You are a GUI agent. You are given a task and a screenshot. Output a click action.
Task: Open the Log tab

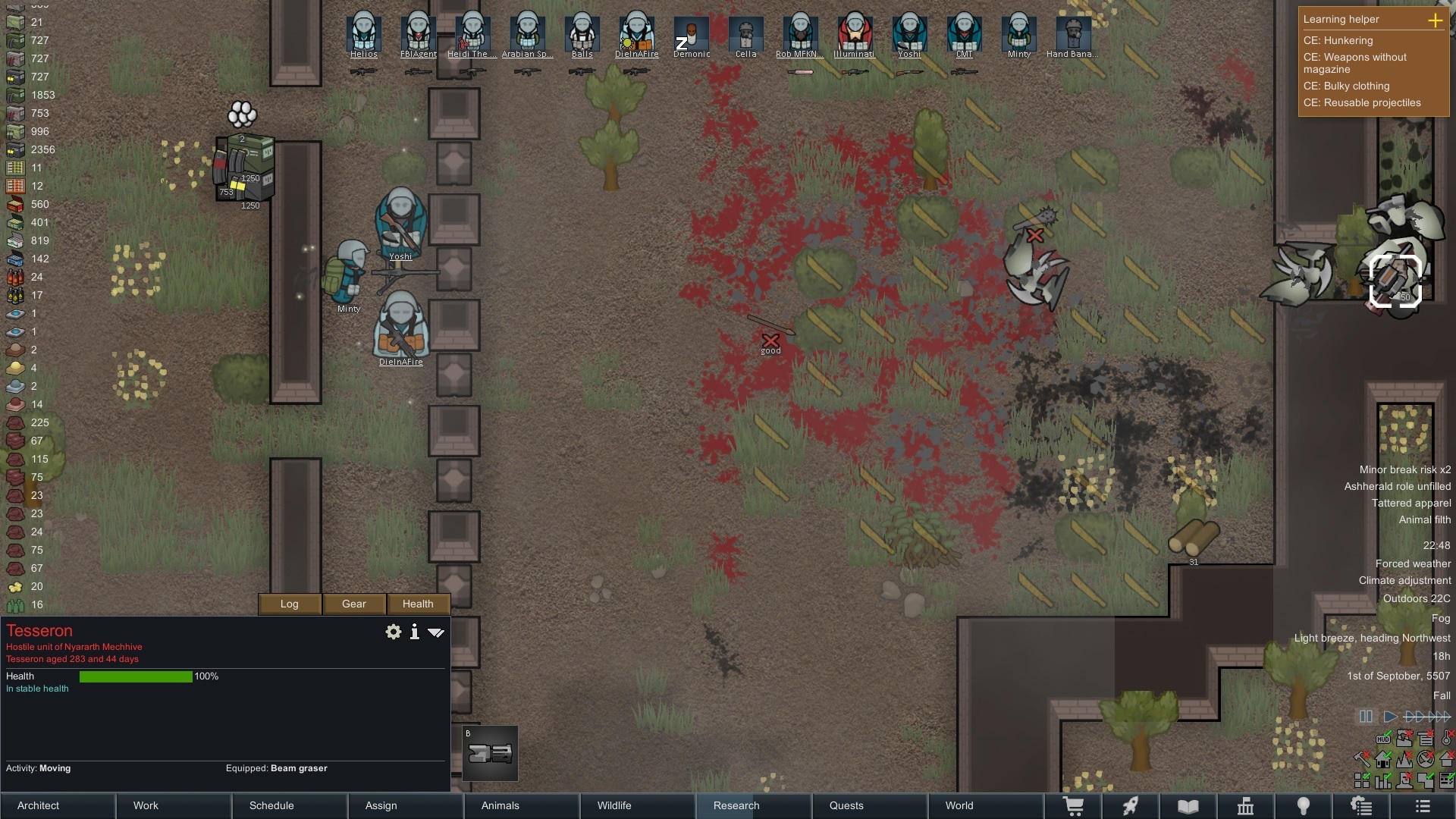point(290,604)
